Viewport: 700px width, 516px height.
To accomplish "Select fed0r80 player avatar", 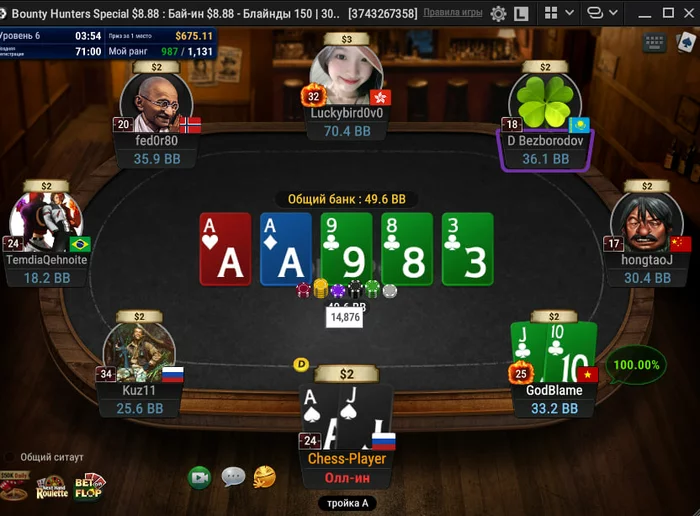I will [x=156, y=103].
